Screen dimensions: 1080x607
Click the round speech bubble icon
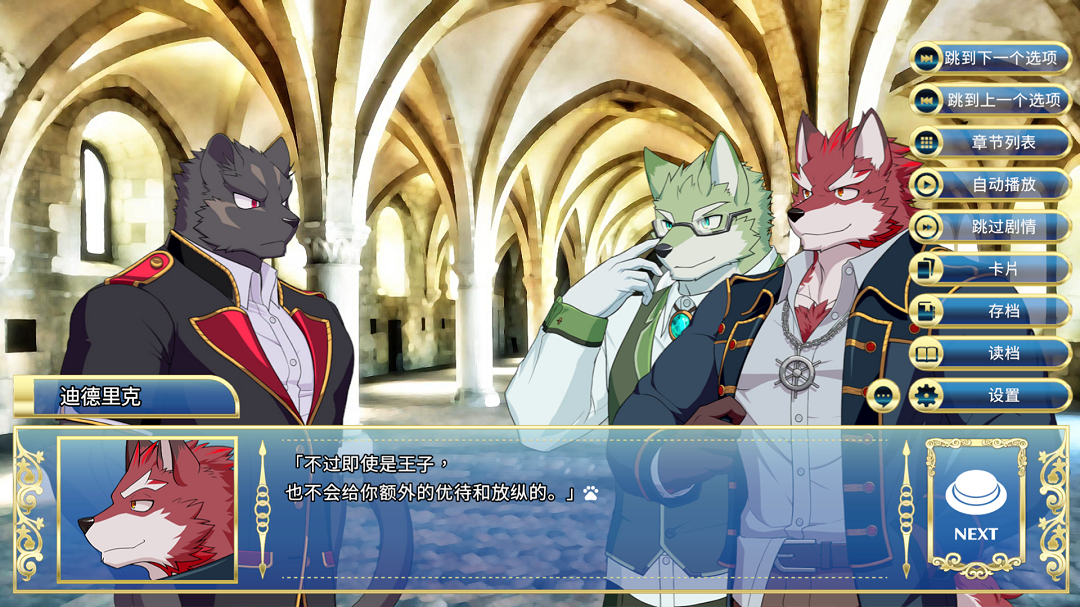pyautogui.click(x=882, y=396)
